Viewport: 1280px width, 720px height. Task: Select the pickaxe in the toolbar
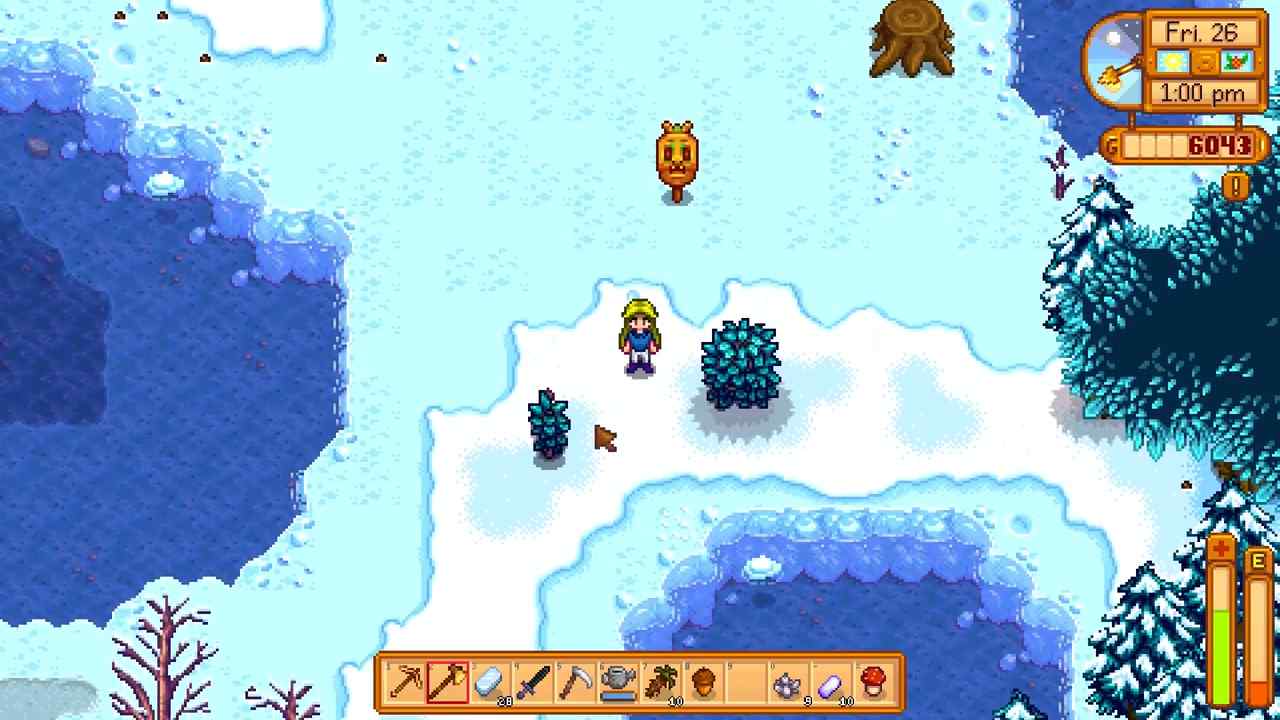[x=403, y=683]
